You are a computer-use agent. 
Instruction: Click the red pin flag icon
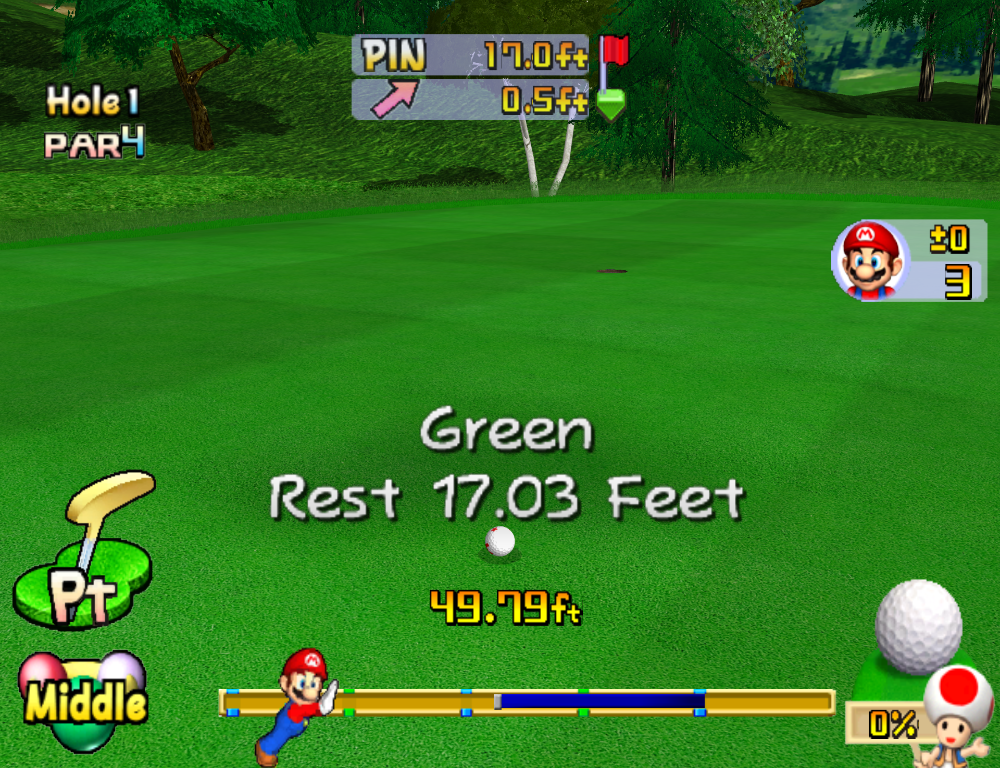coord(614,52)
